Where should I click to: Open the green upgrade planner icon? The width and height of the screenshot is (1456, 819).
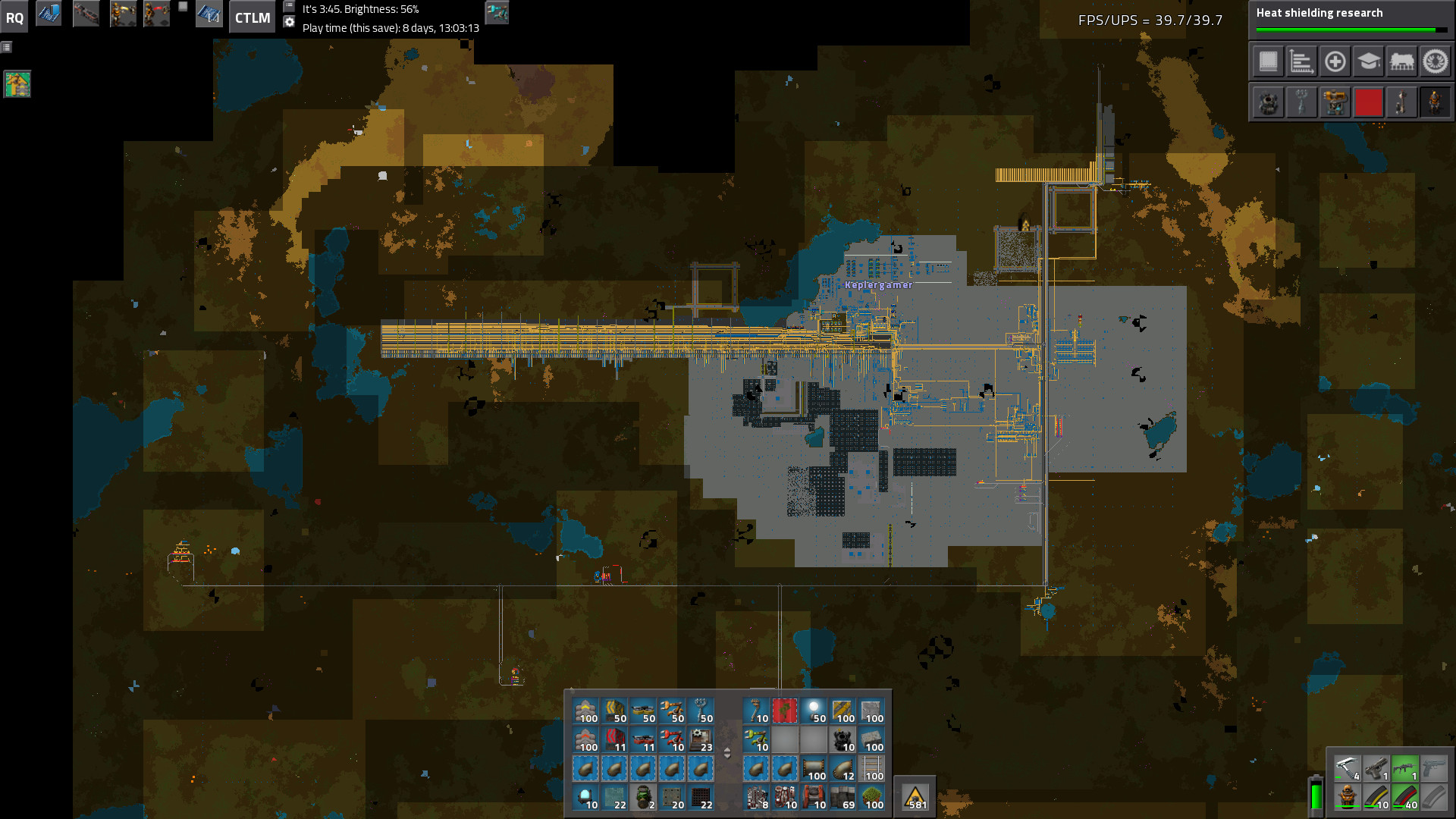(17, 84)
